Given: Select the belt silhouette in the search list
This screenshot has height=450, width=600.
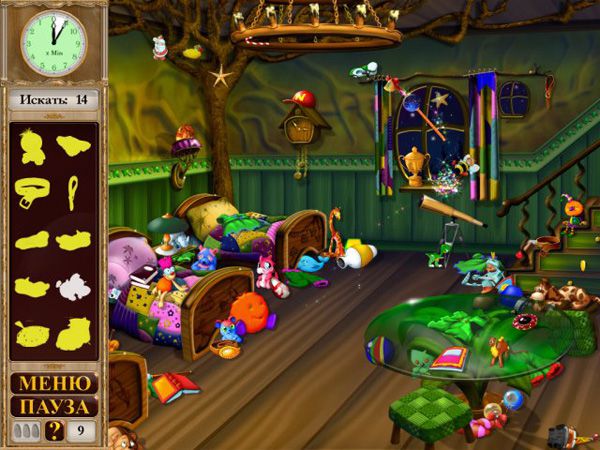Looking at the screenshot, I should (32, 190).
